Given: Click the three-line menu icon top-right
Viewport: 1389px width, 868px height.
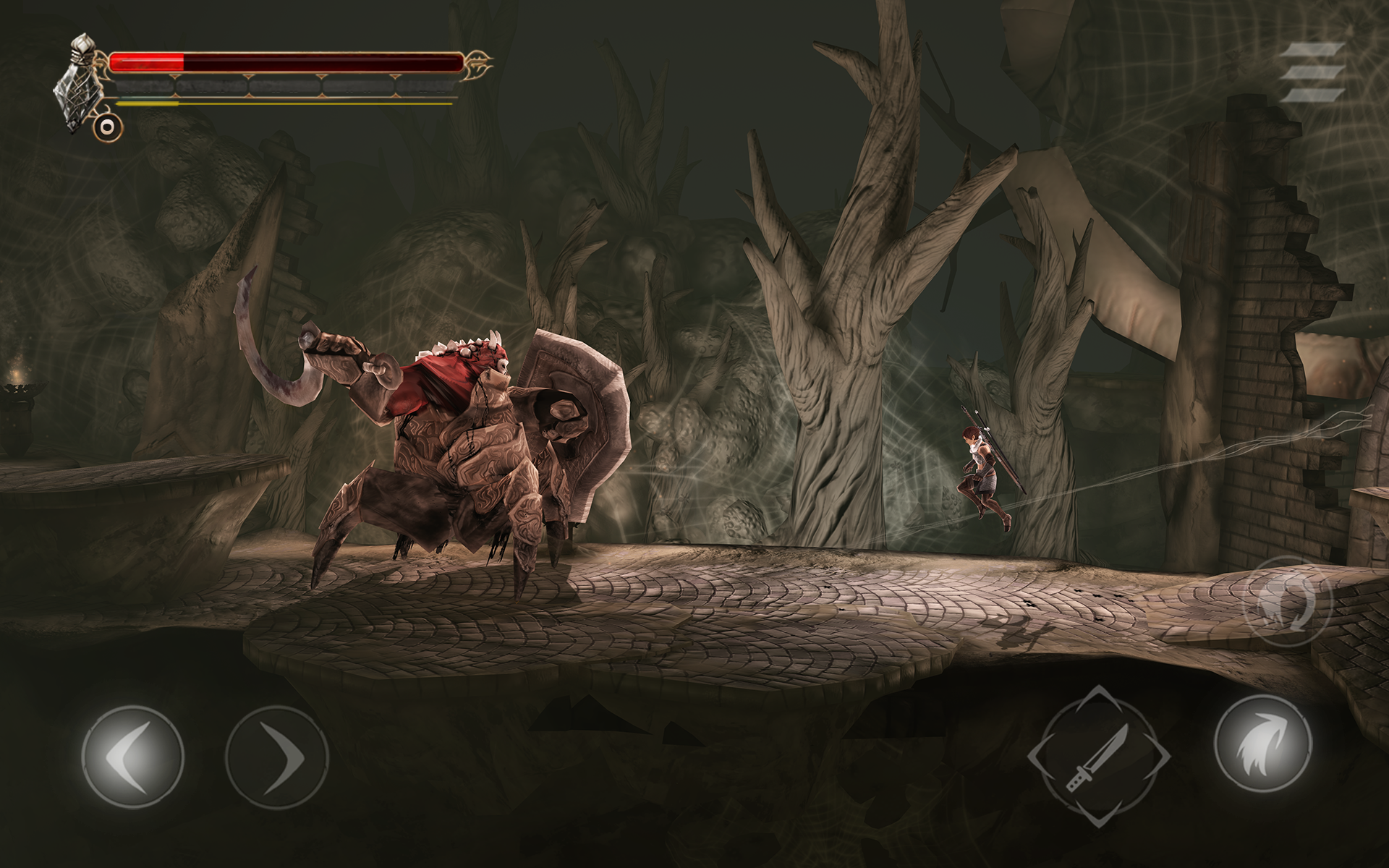Looking at the screenshot, I should 1312,72.
